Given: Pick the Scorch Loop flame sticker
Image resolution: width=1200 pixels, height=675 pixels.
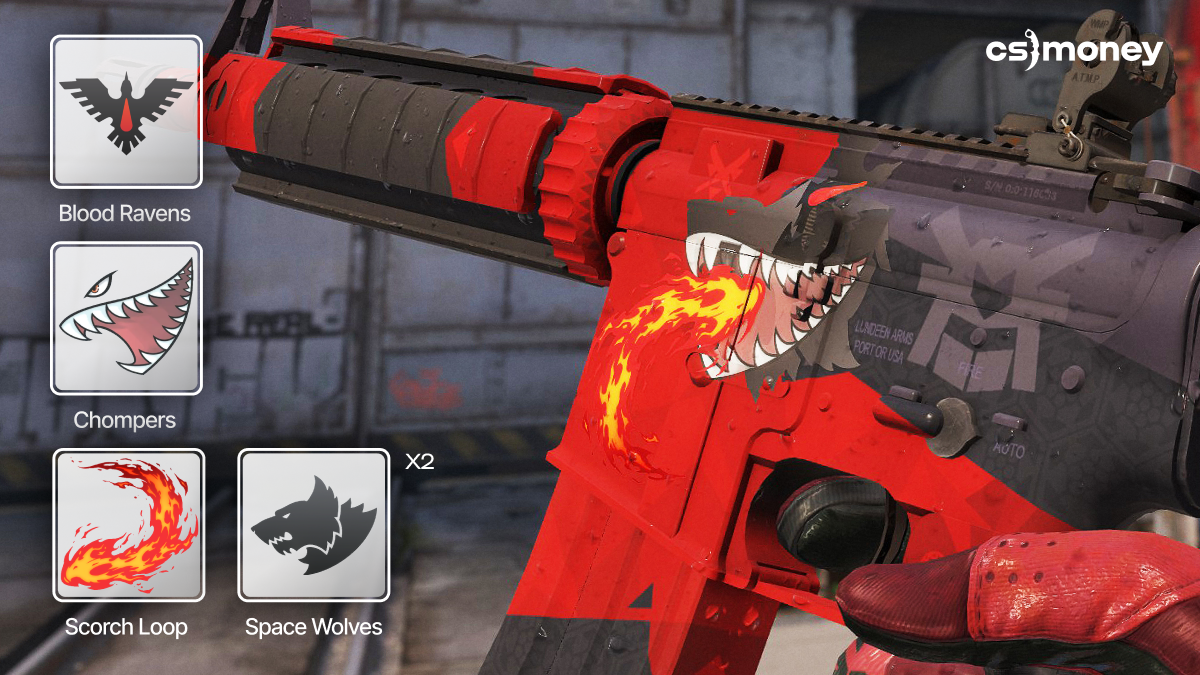Looking at the screenshot, I should coord(128,525).
